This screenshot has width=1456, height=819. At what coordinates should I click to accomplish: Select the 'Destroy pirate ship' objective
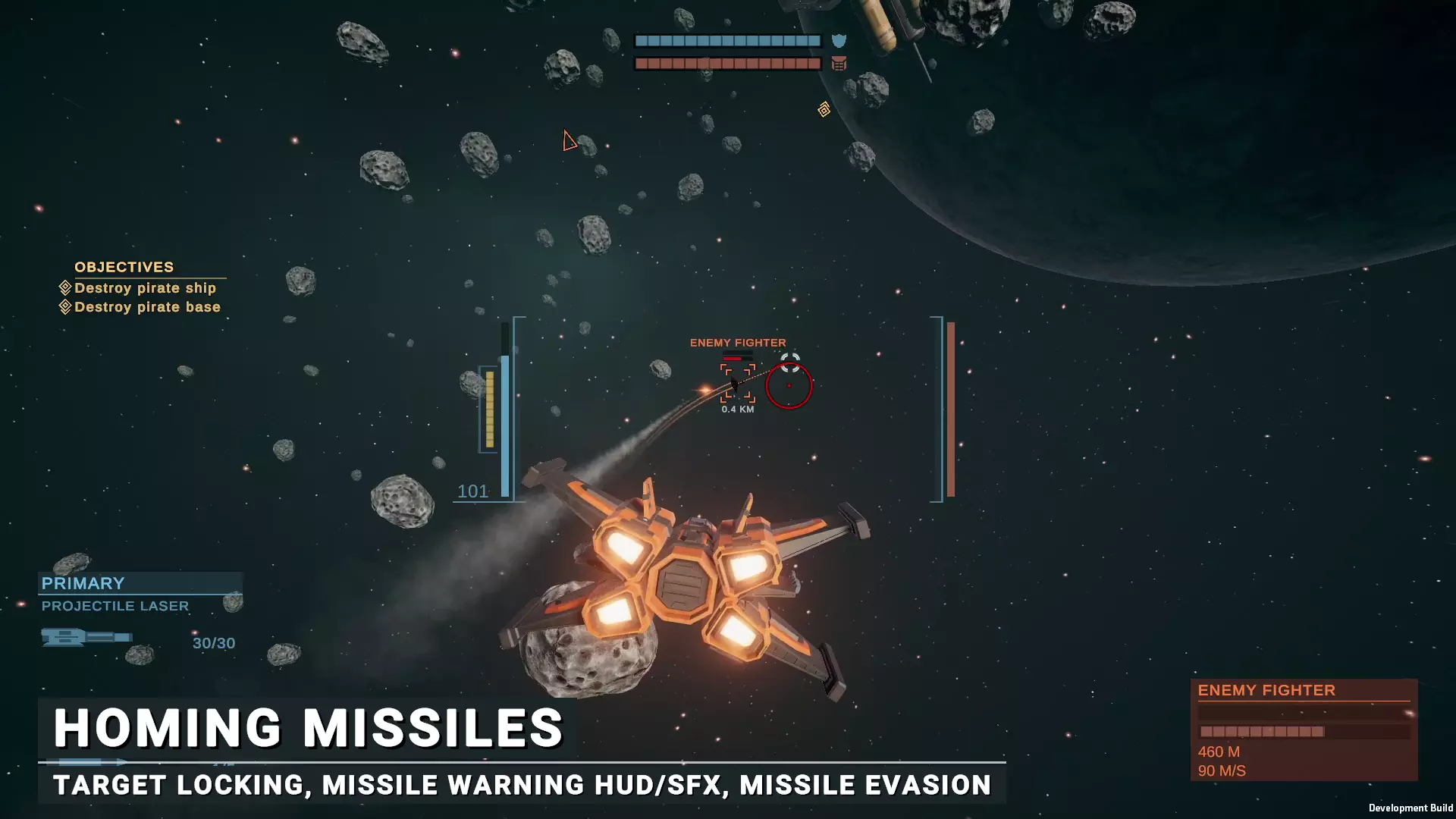[x=145, y=288]
